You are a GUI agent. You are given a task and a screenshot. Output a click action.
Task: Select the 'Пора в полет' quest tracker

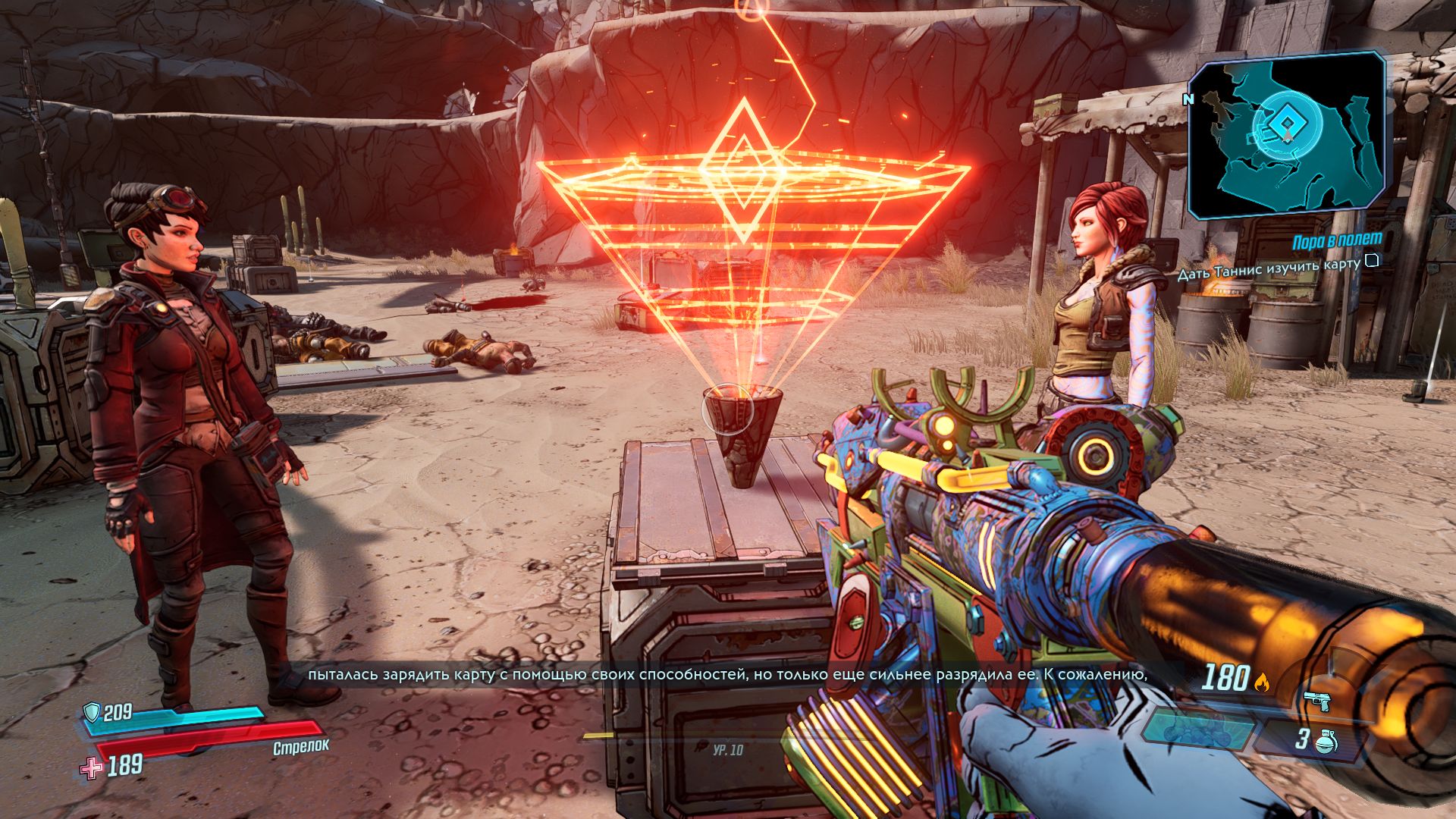pyautogui.click(x=1326, y=240)
